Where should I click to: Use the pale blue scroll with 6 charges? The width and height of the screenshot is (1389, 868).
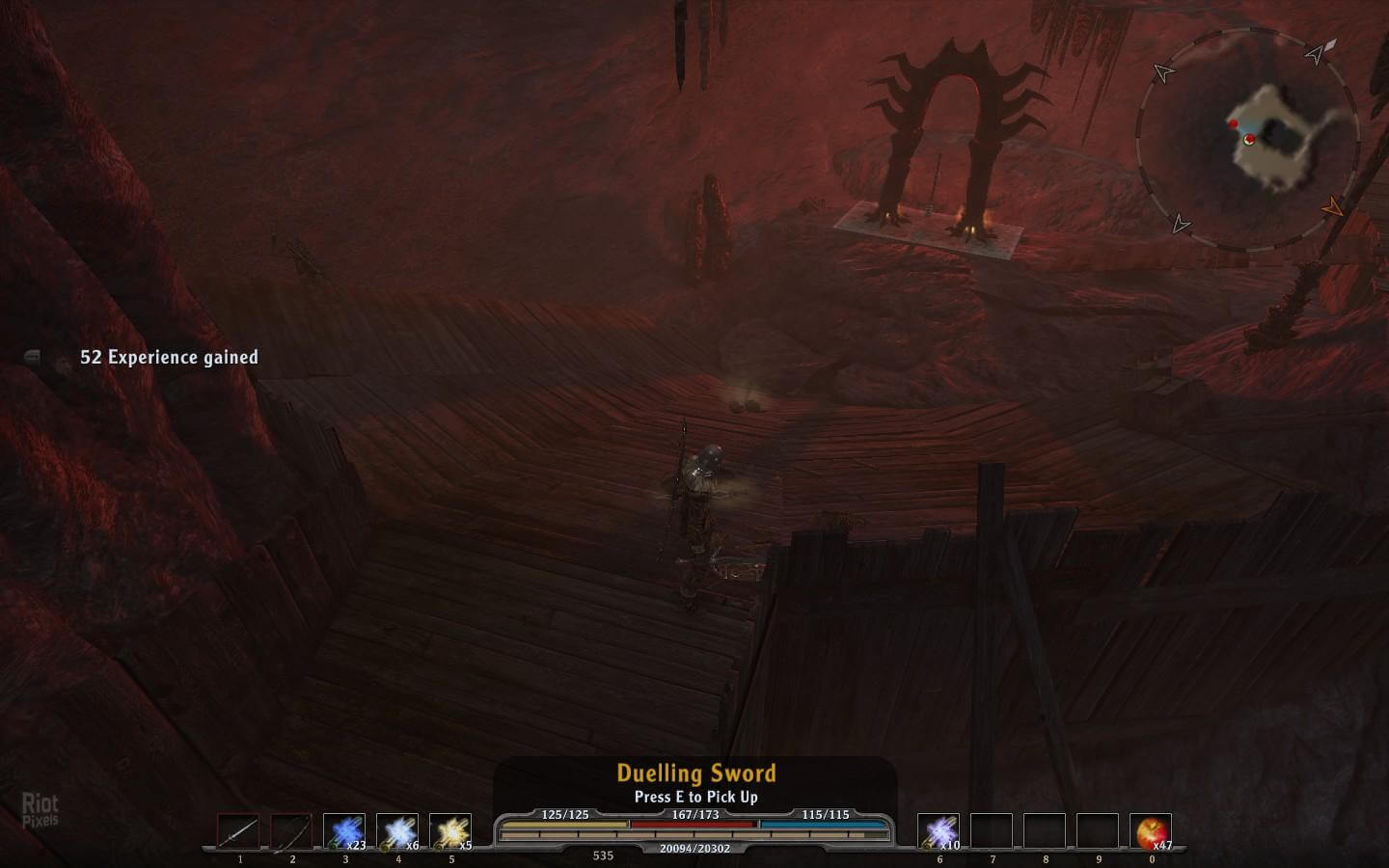click(x=397, y=832)
